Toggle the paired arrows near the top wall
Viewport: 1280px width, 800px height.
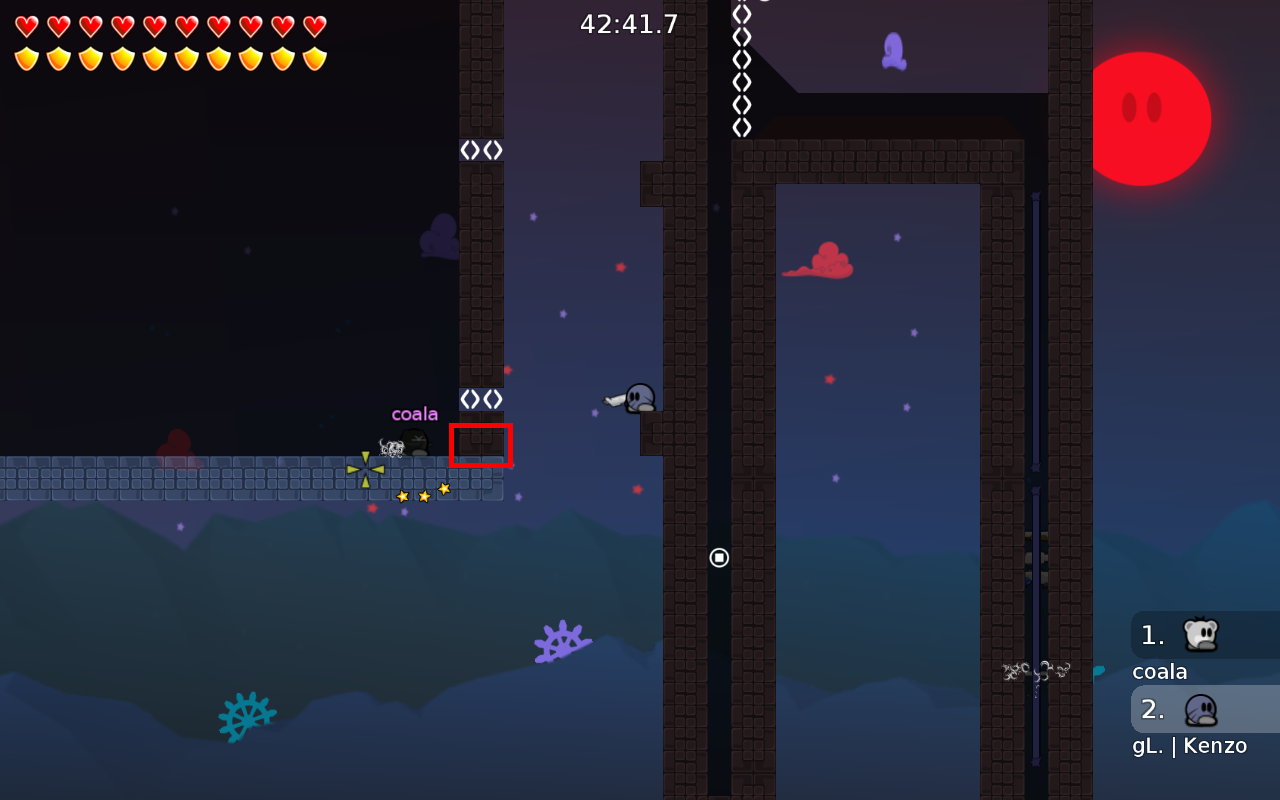(x=480, y=148)
